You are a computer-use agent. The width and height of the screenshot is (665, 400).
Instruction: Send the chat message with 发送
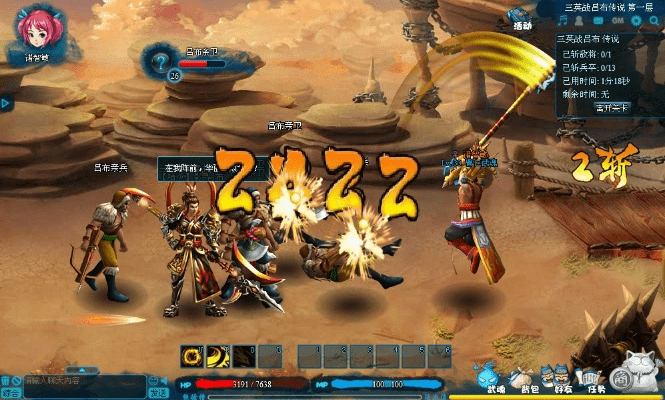pyautogui.click(x=158, y=393)
